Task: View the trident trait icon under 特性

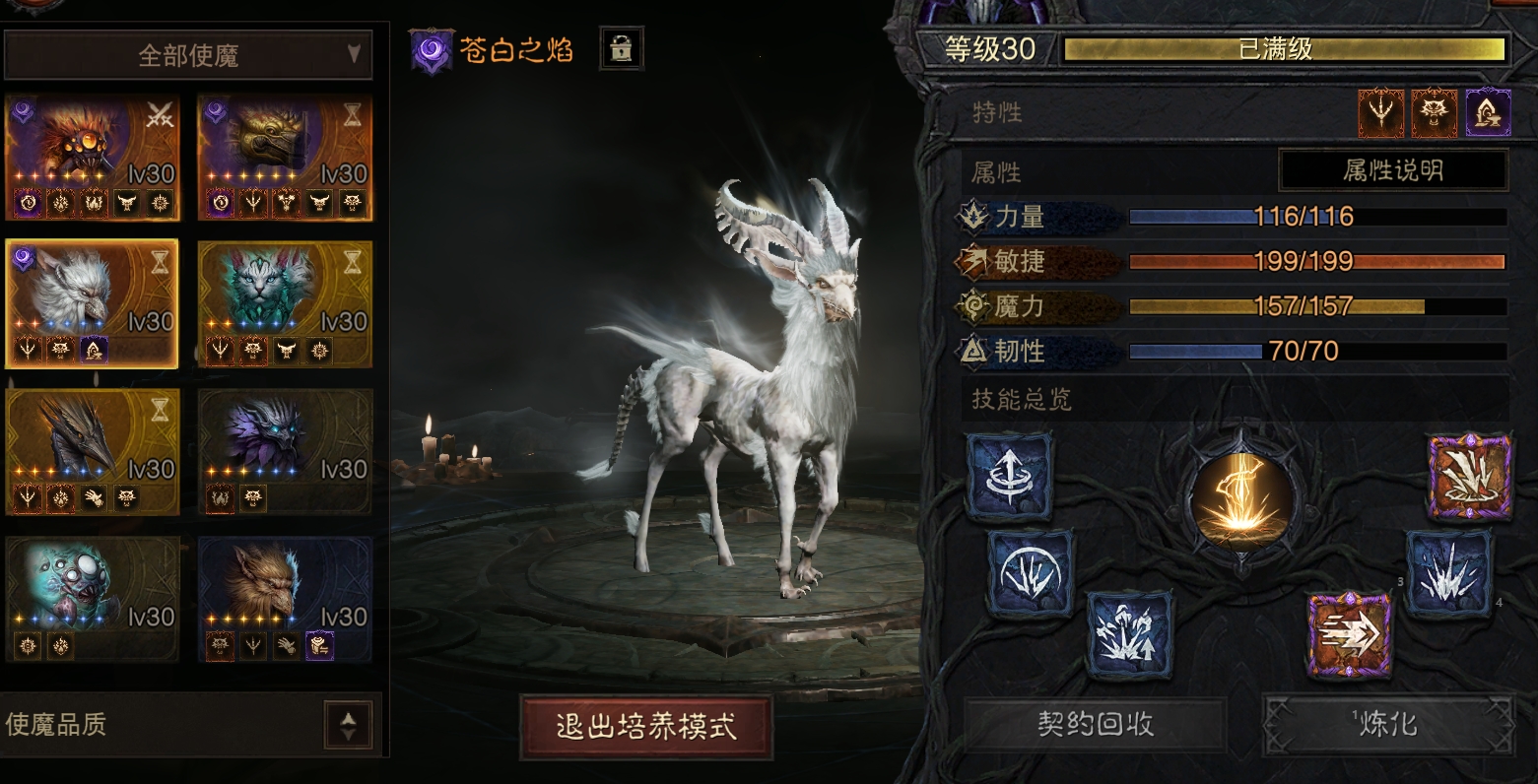Action: pos(1380,112)
